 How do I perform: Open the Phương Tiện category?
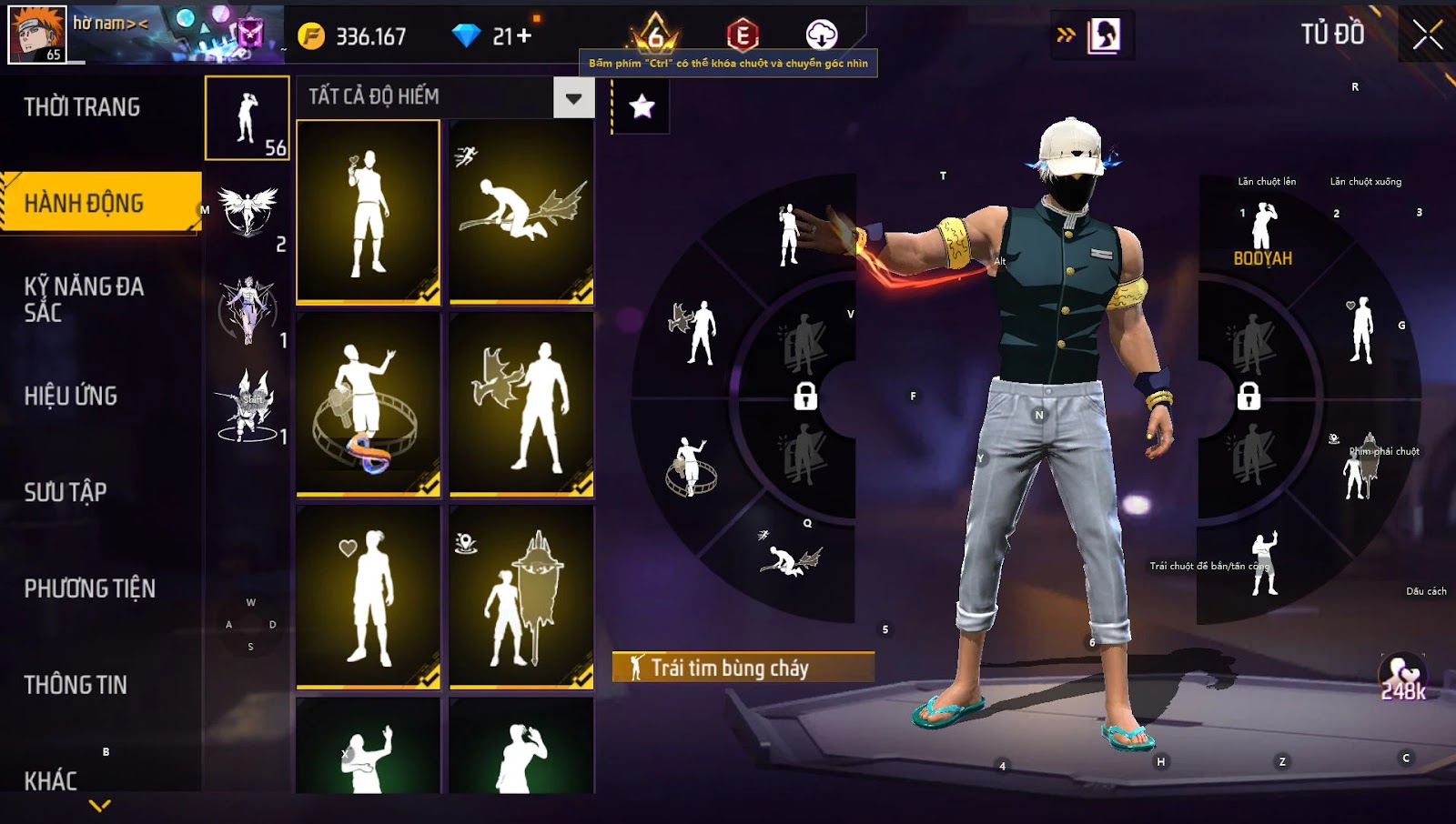(x=89, y=588)
